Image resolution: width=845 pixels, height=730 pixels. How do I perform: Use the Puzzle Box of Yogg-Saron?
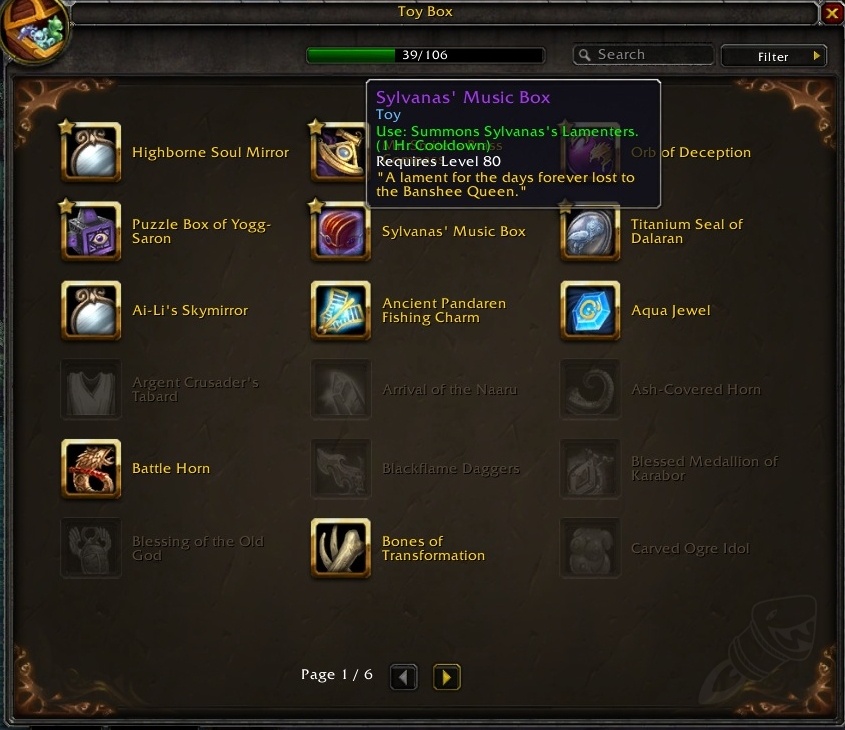pos(91,231)
